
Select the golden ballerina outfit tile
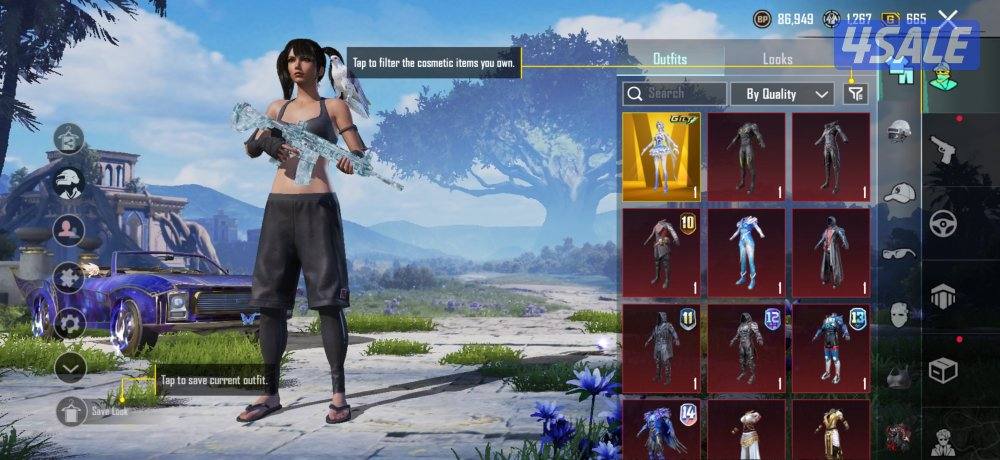coord(661,156)
